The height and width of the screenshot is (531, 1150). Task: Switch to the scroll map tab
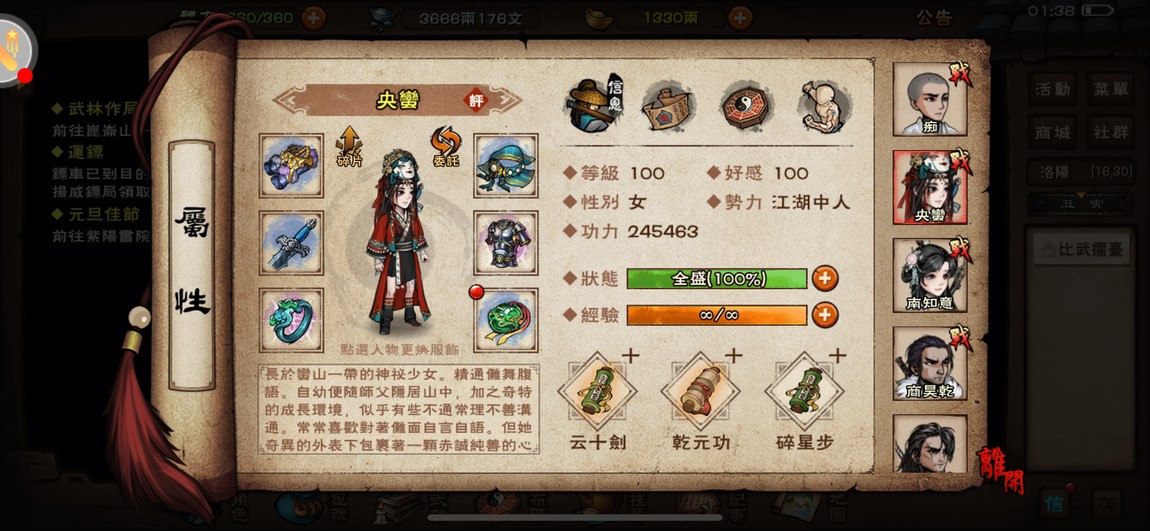pyautogui.click(x=668, y=105)
